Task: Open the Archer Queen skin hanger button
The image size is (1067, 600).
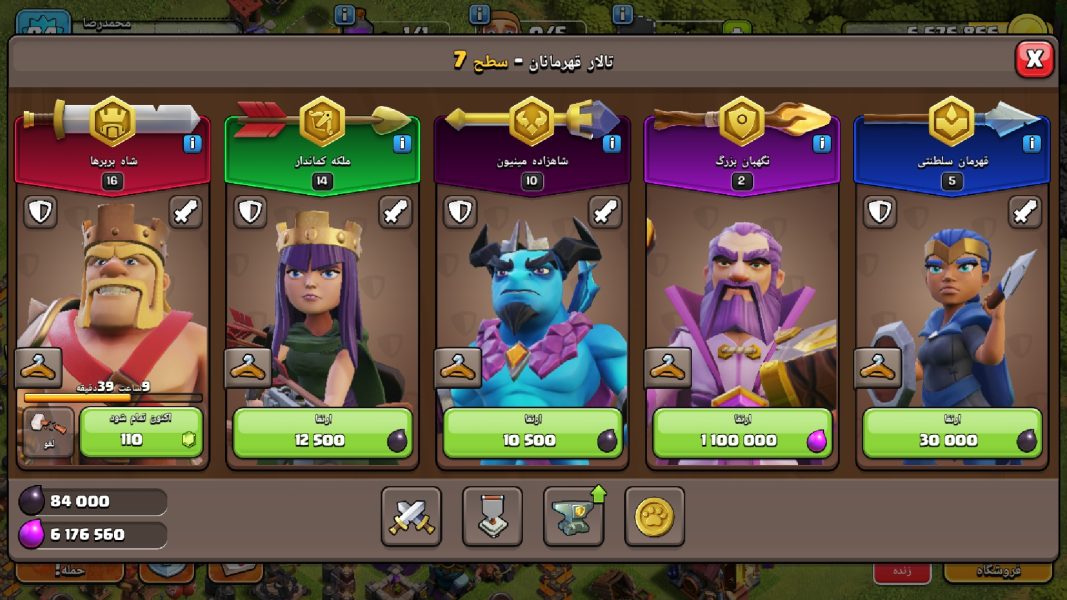Action: [x=248, y=368]
